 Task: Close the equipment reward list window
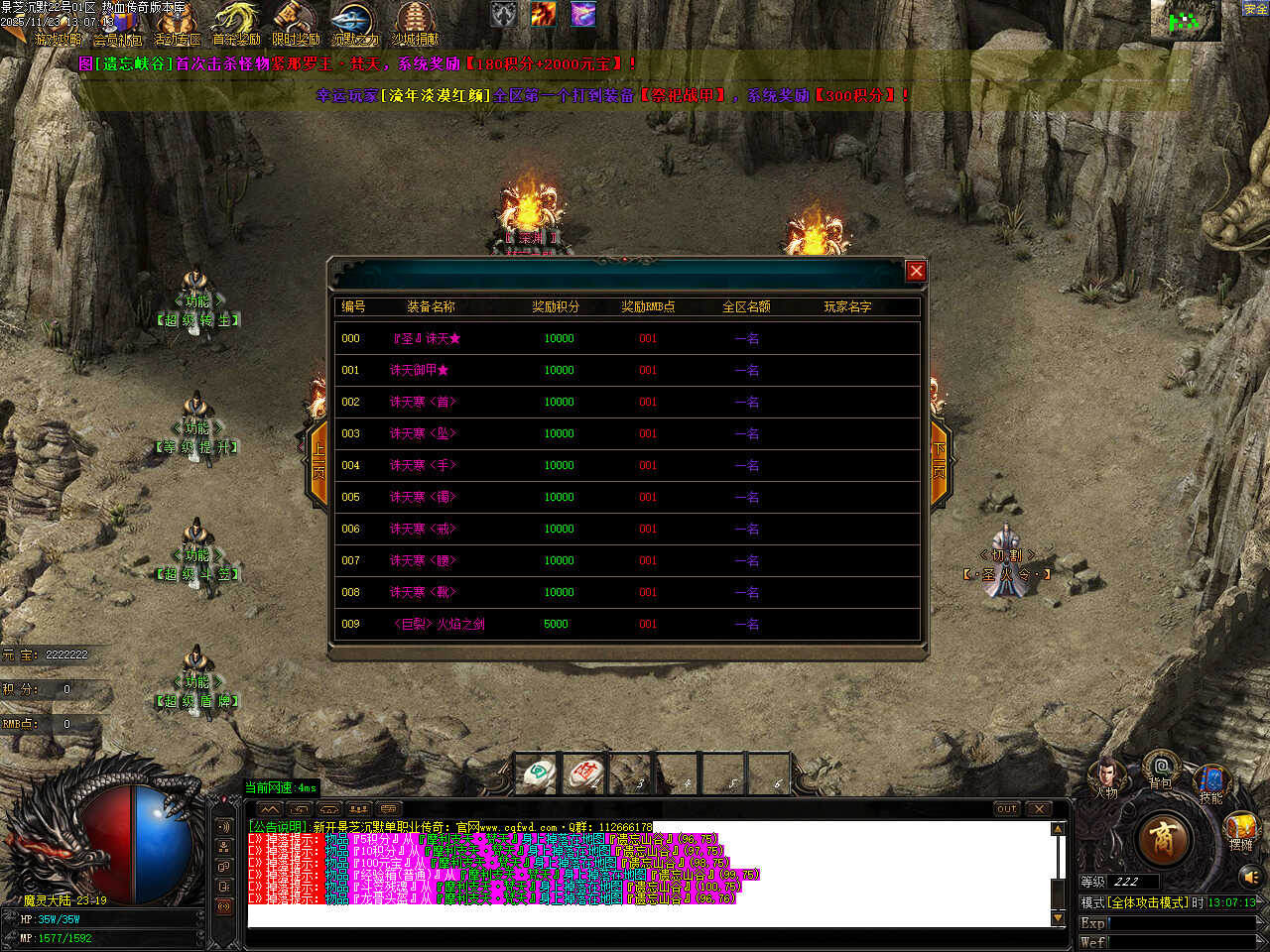click(916, 271)
